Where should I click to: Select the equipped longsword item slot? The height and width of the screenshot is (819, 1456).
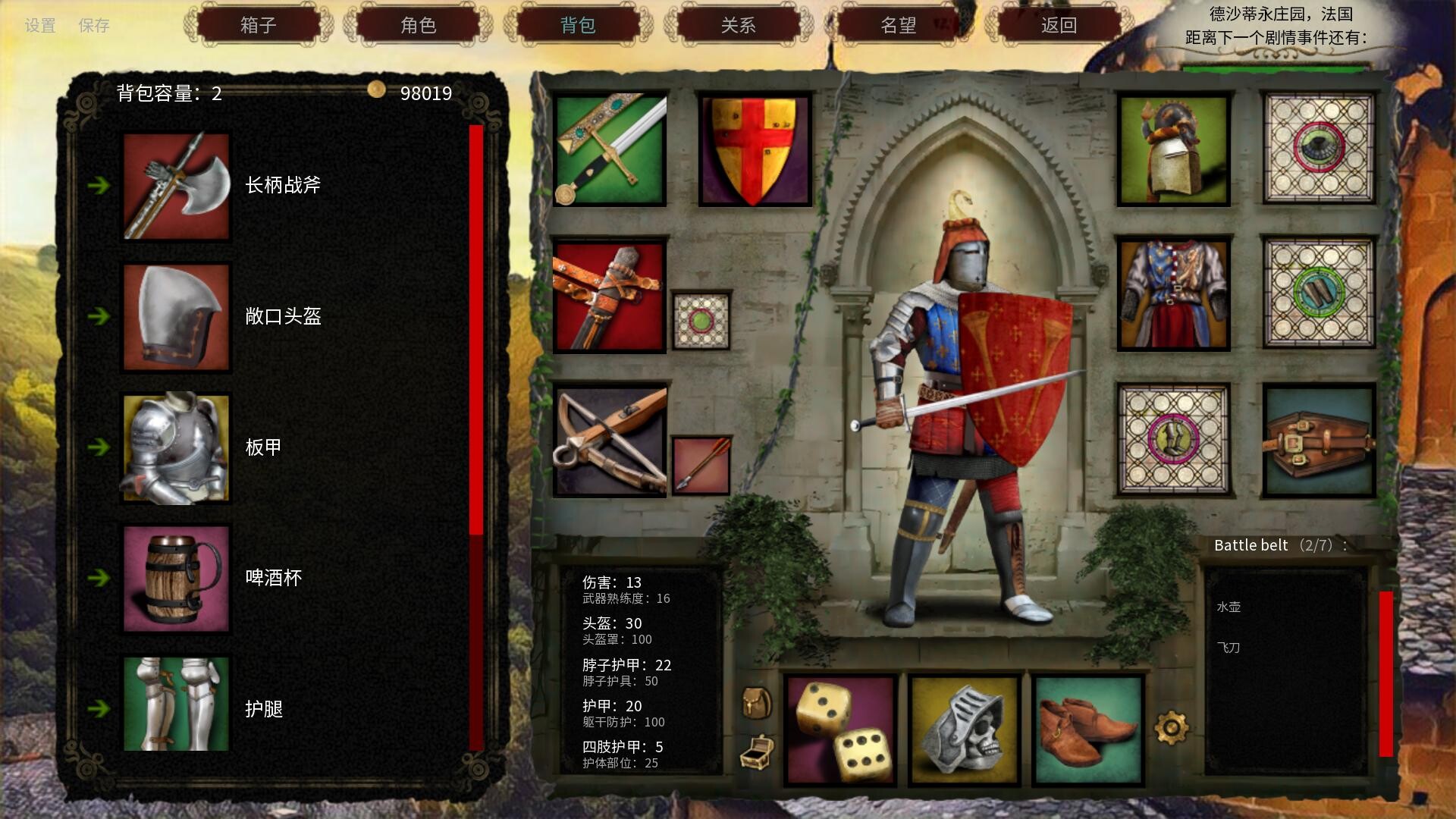click(x=609, y=149)
